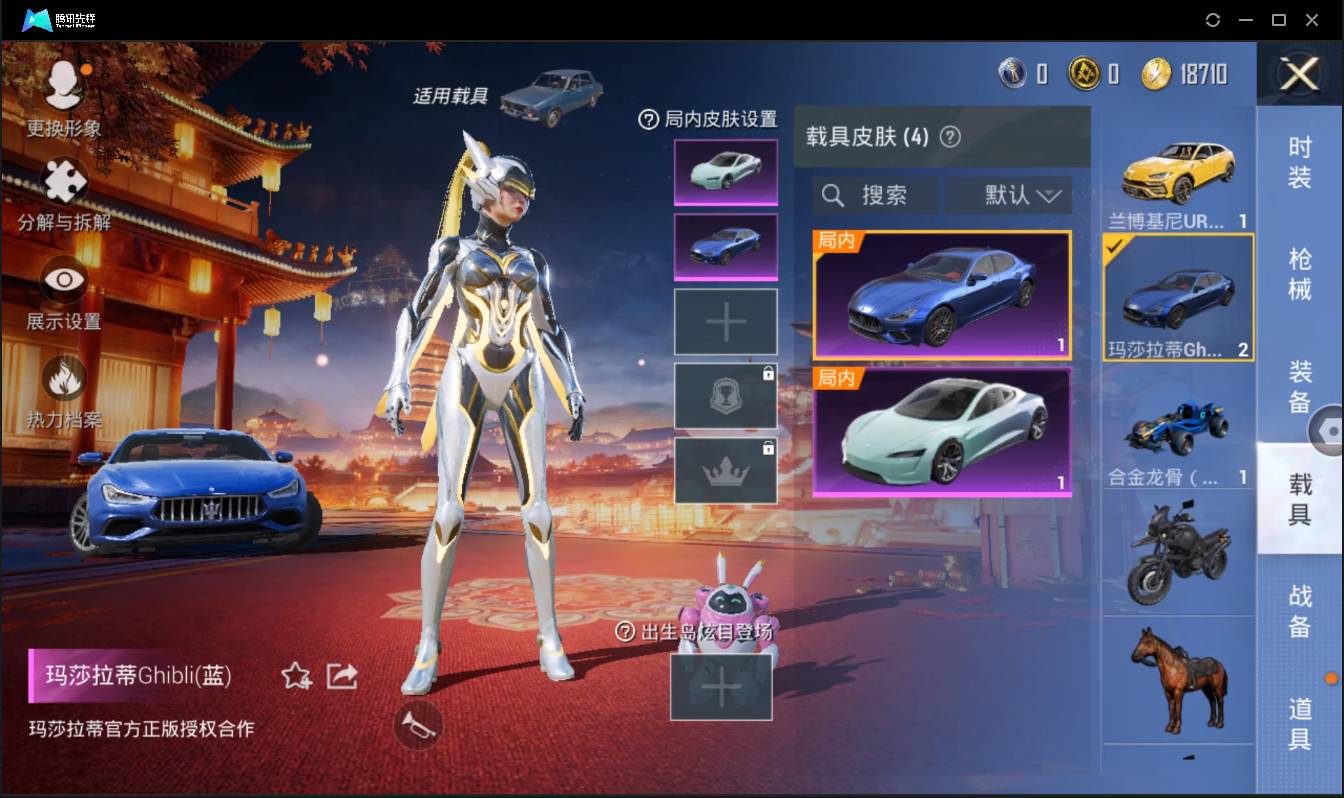This screenshot has height=798, width=1344.
Task: Click the refresh icon in the title bar
Action: 1214,19
